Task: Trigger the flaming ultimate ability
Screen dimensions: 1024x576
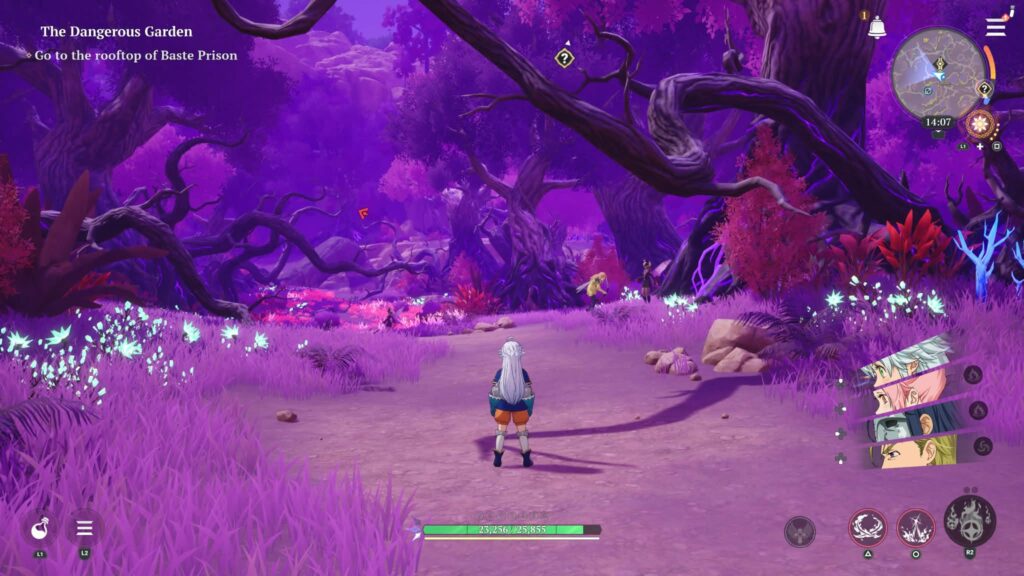Action: (x=969, y=520)
